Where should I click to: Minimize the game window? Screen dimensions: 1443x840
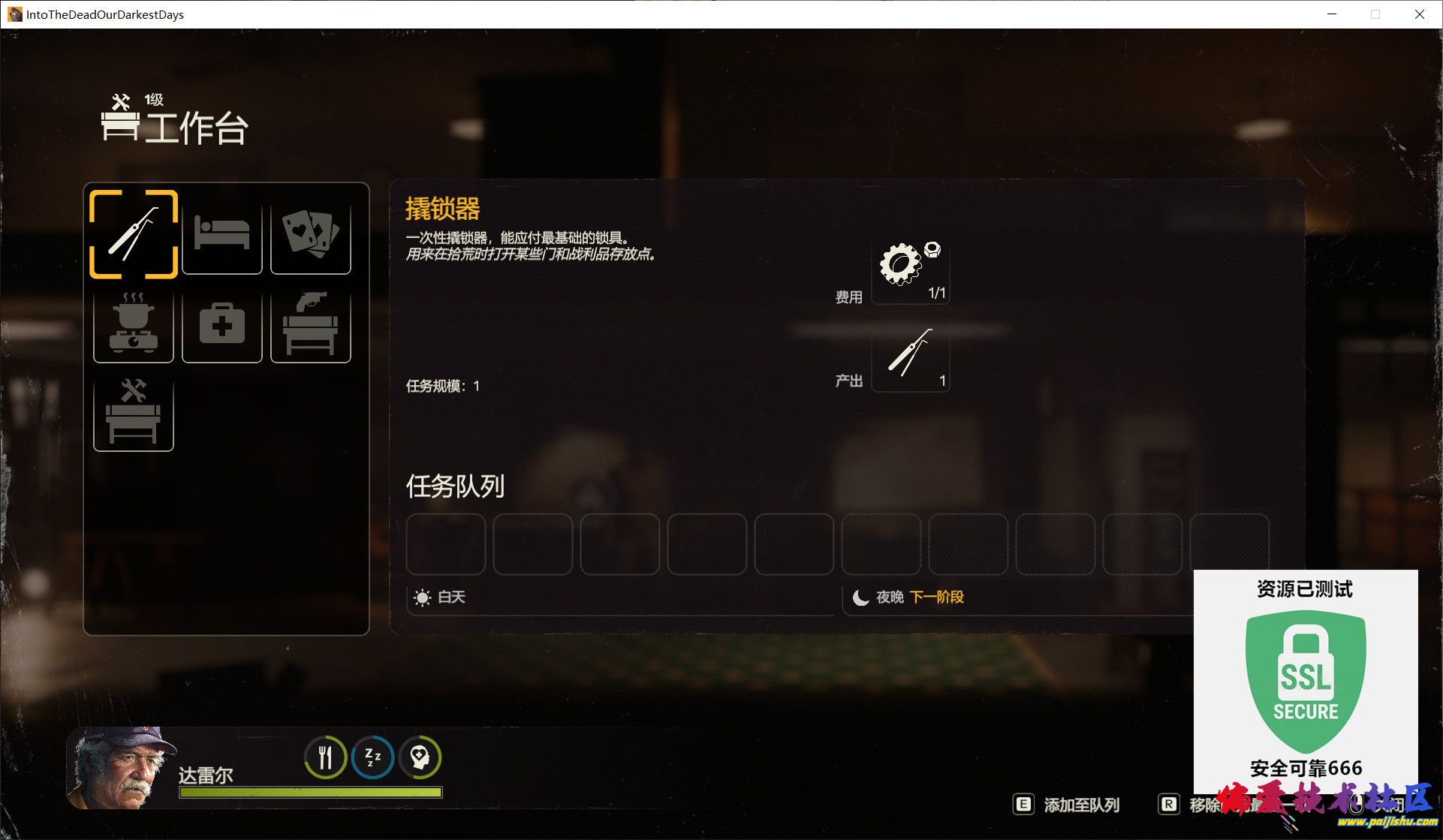(x=1332, y=14)
